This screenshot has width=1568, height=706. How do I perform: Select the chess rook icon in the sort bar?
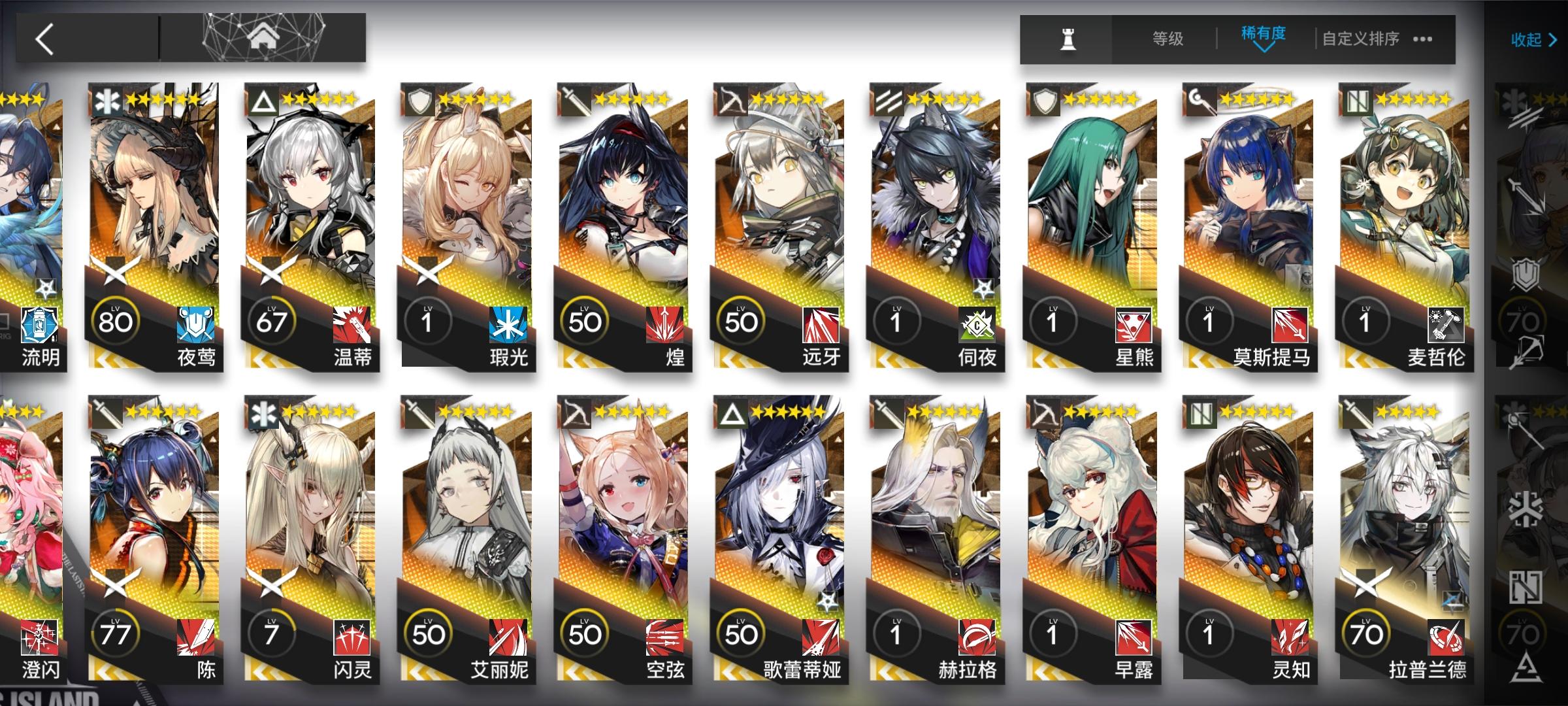coord(1069,41)
